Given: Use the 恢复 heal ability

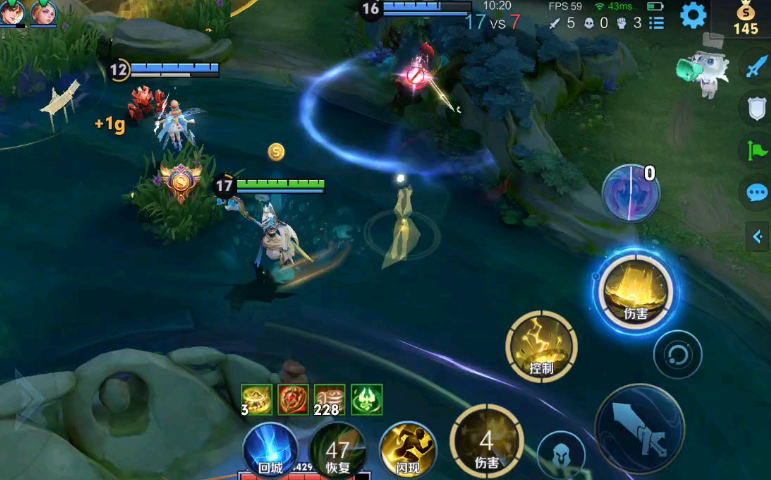Looking at the screenshot, I should (337, 451).
